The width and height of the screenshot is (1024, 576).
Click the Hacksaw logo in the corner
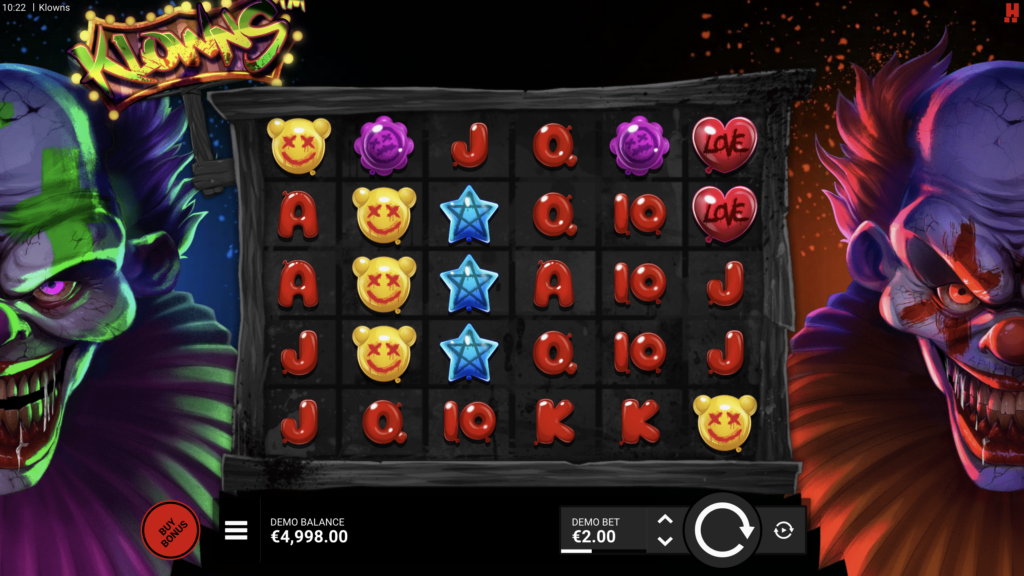[1011, 11]
